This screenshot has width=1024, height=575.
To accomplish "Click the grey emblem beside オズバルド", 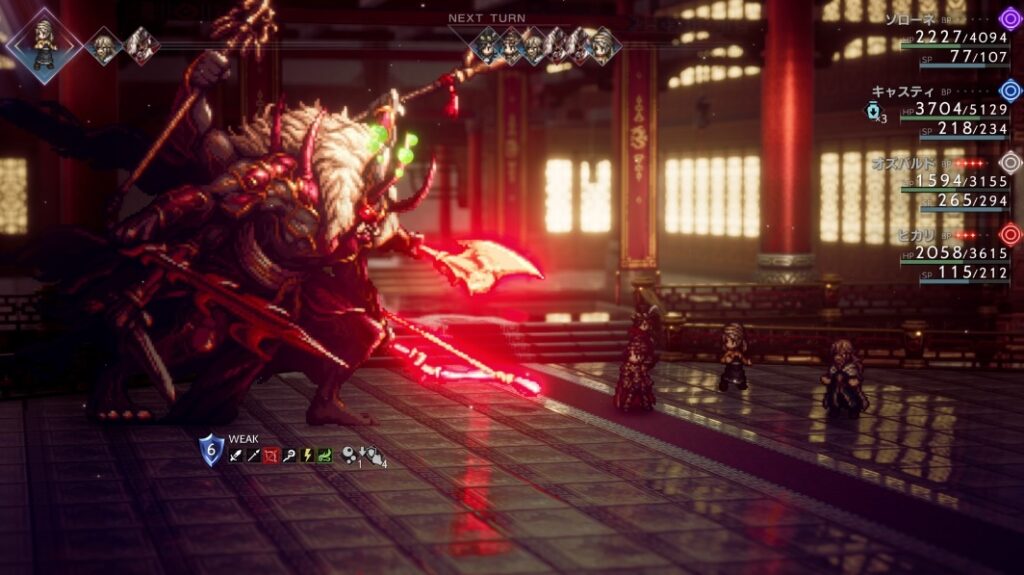I will tap(1010, 162).
